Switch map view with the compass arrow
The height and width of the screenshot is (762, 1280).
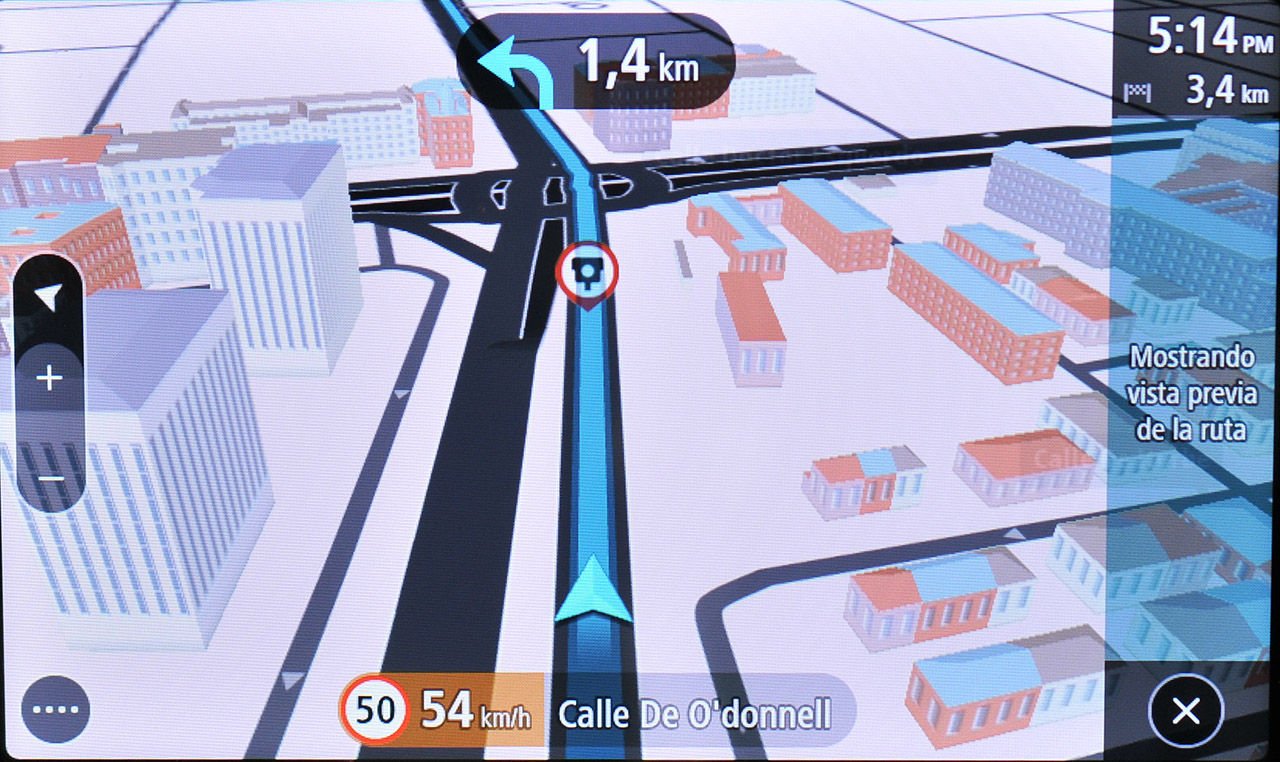(49, 297)
